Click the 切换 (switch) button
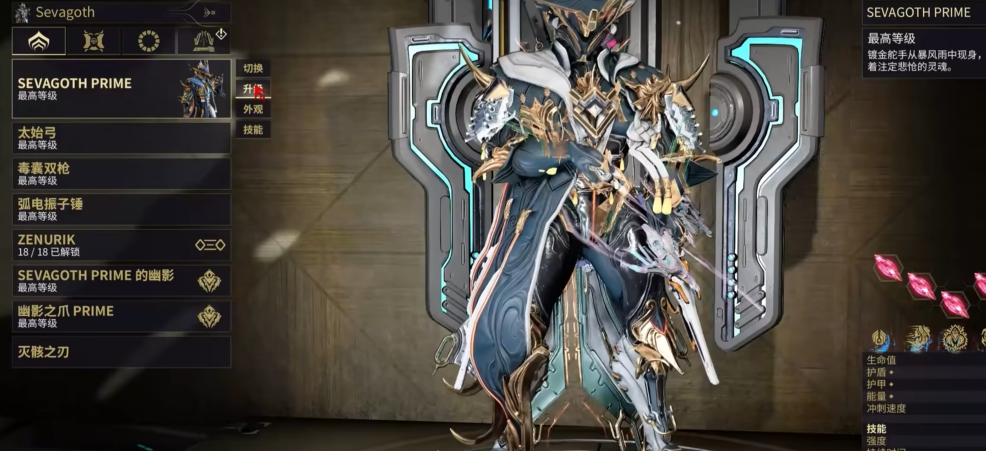Viewport: 986px width, 451px height. click(252, 69)
